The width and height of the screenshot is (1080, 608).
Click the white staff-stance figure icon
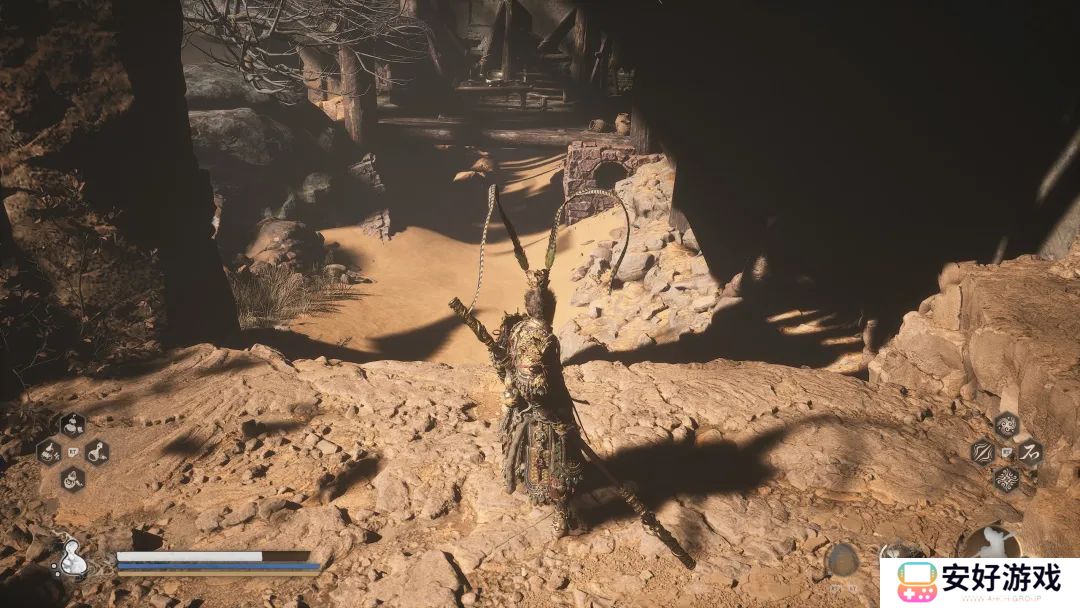[990, 543]
